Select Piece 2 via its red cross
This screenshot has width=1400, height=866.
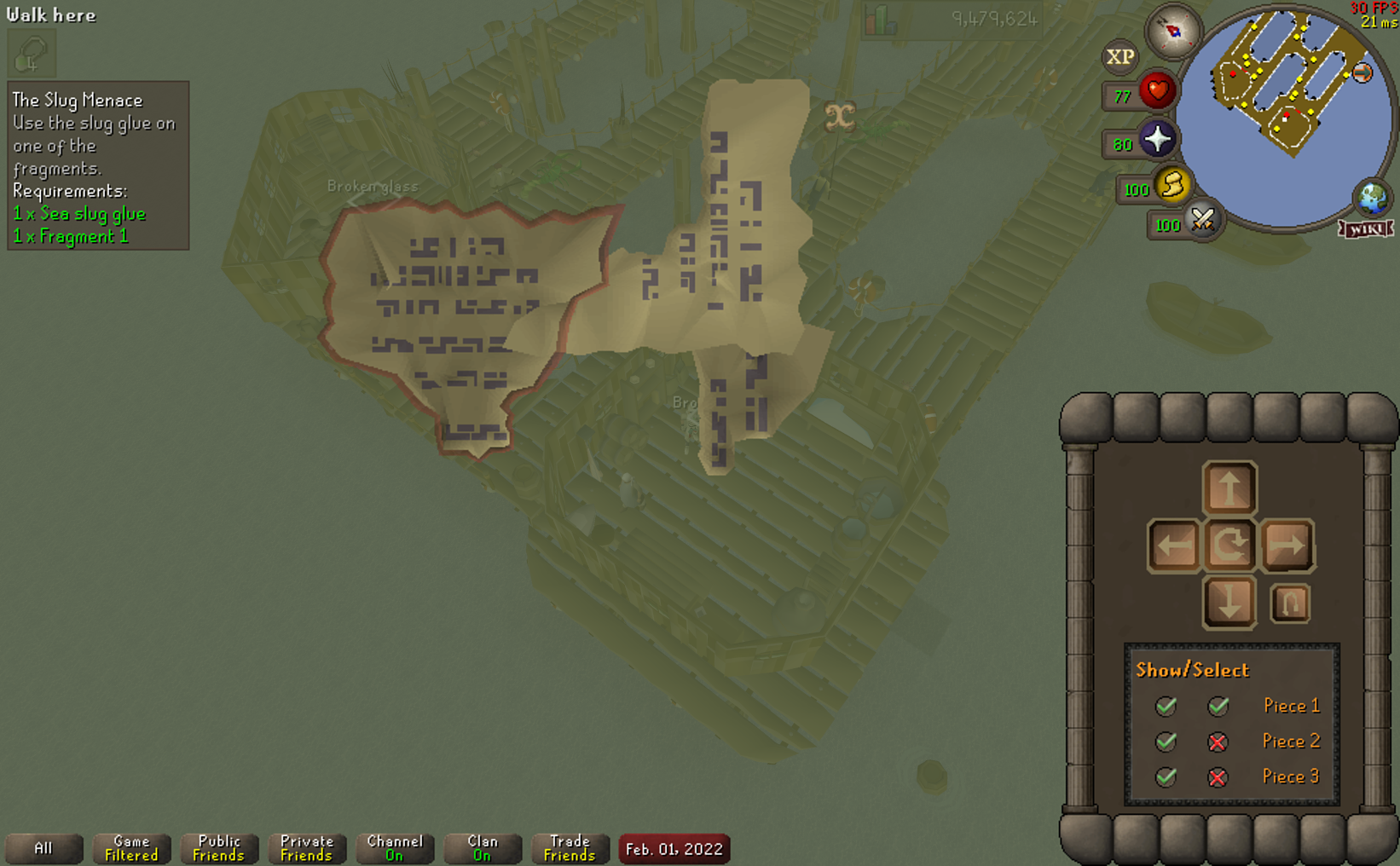click(x=1218, y=742)
